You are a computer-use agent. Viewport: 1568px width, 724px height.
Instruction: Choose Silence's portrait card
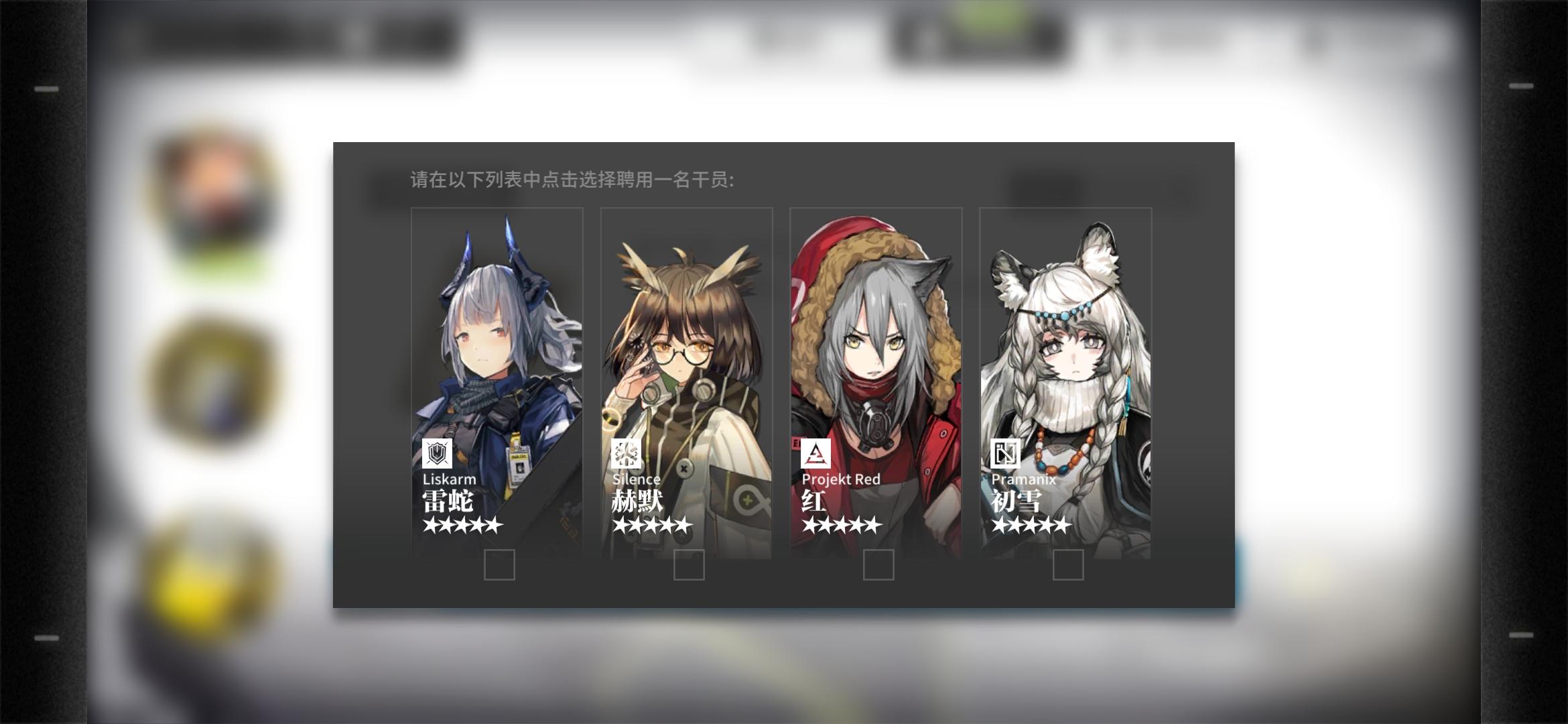click(687, 335)
